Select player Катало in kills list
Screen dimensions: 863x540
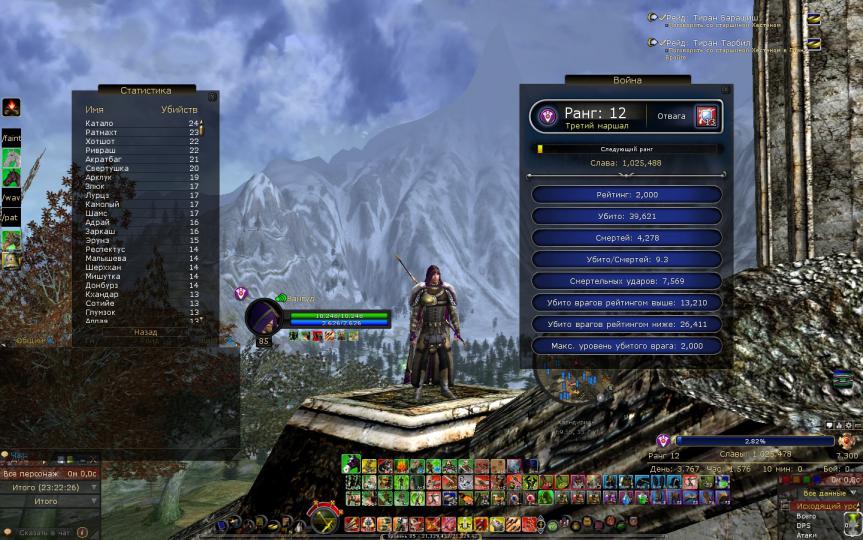pos(100,123)
